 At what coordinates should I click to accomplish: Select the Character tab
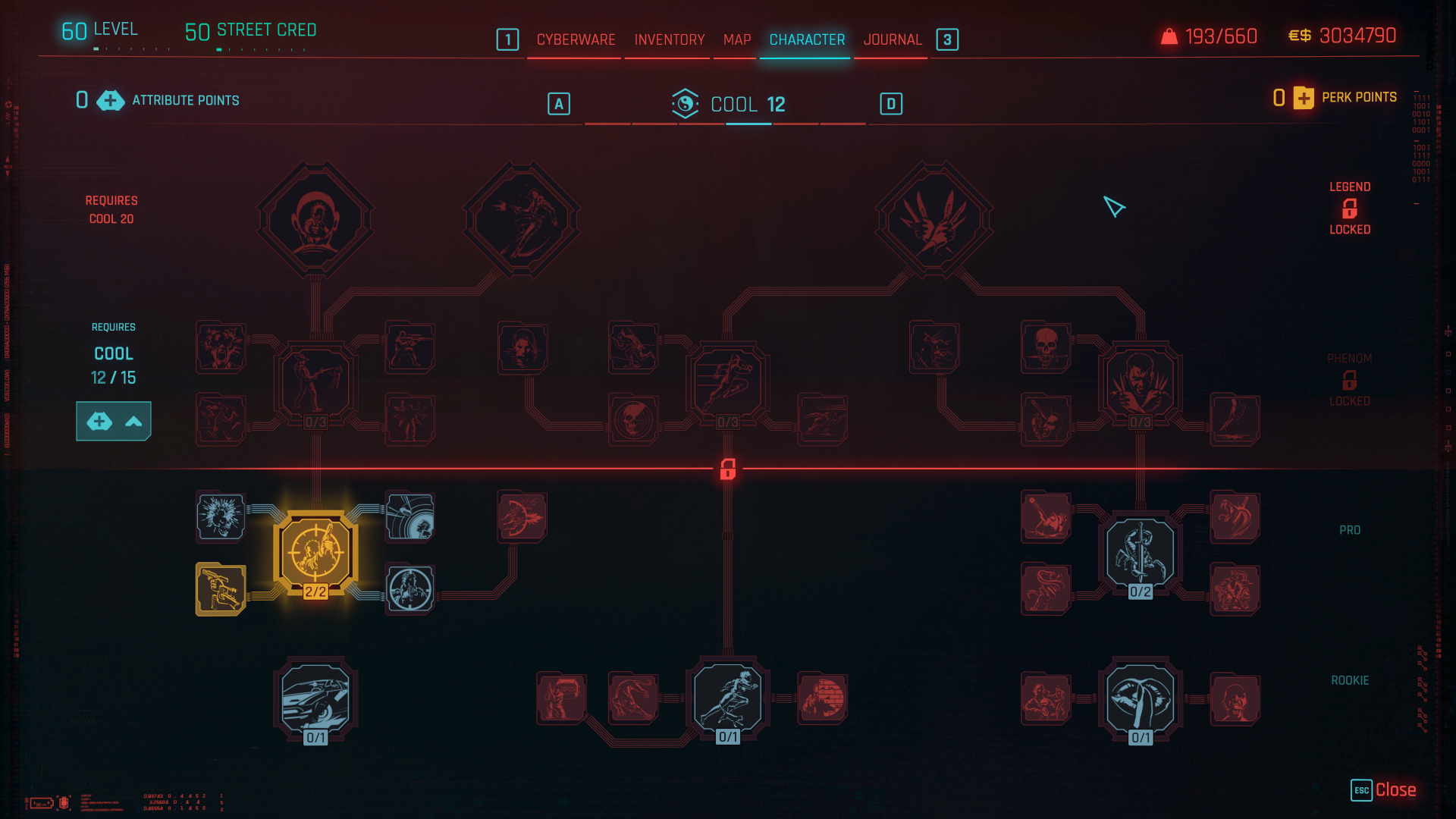coord(807,39)
